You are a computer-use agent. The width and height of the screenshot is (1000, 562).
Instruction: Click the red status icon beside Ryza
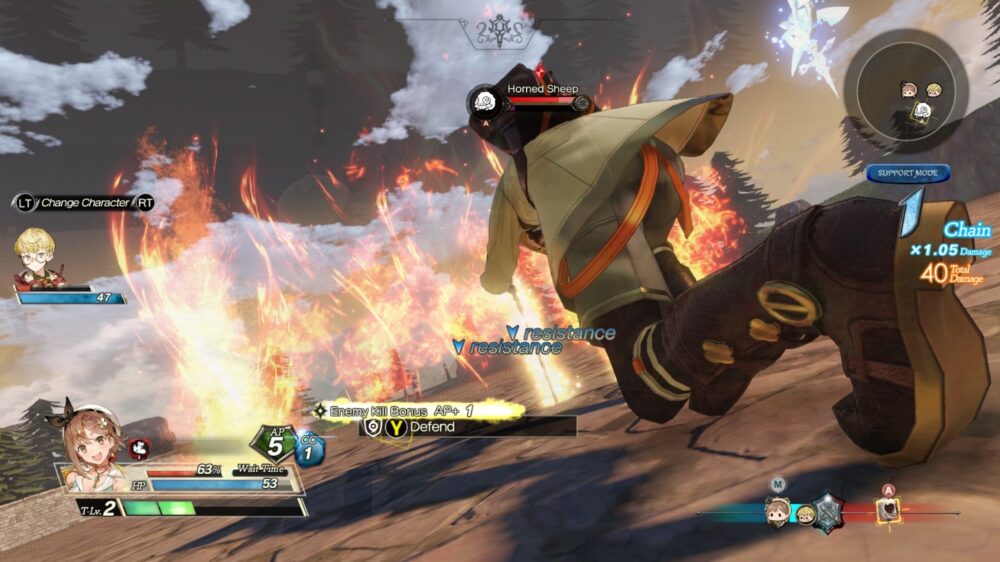(x=139, y=449)
